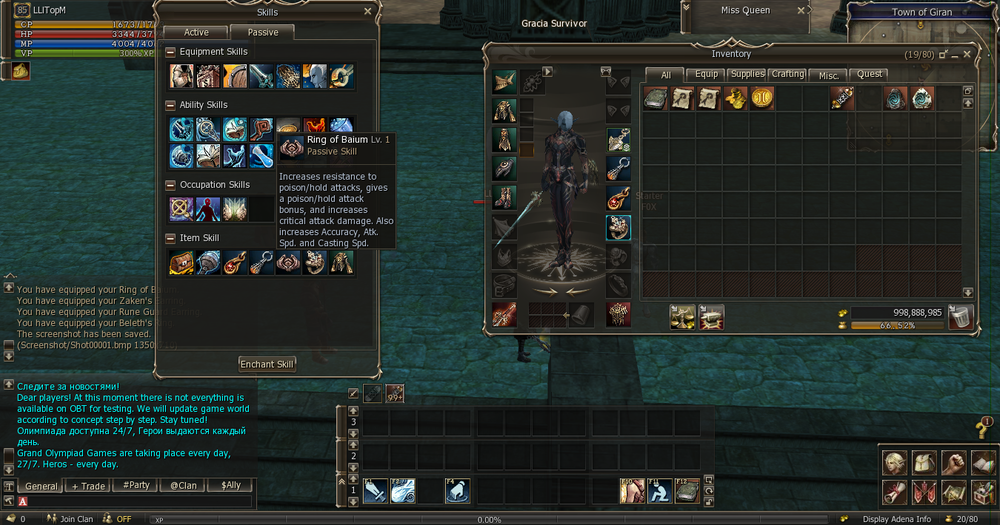
Task: Choose the +Trade chat tab
Action: tap(88, 486)
